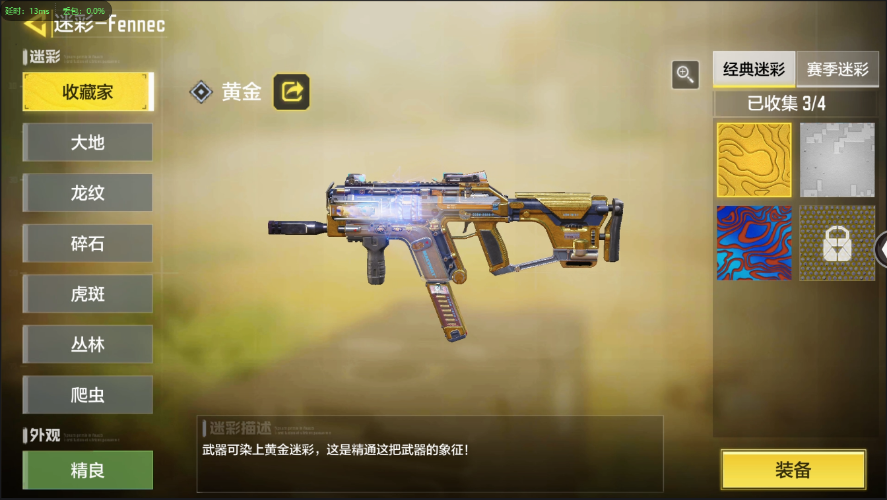
Task: Click the share icon next to 黄金
Action: [292, 92]
